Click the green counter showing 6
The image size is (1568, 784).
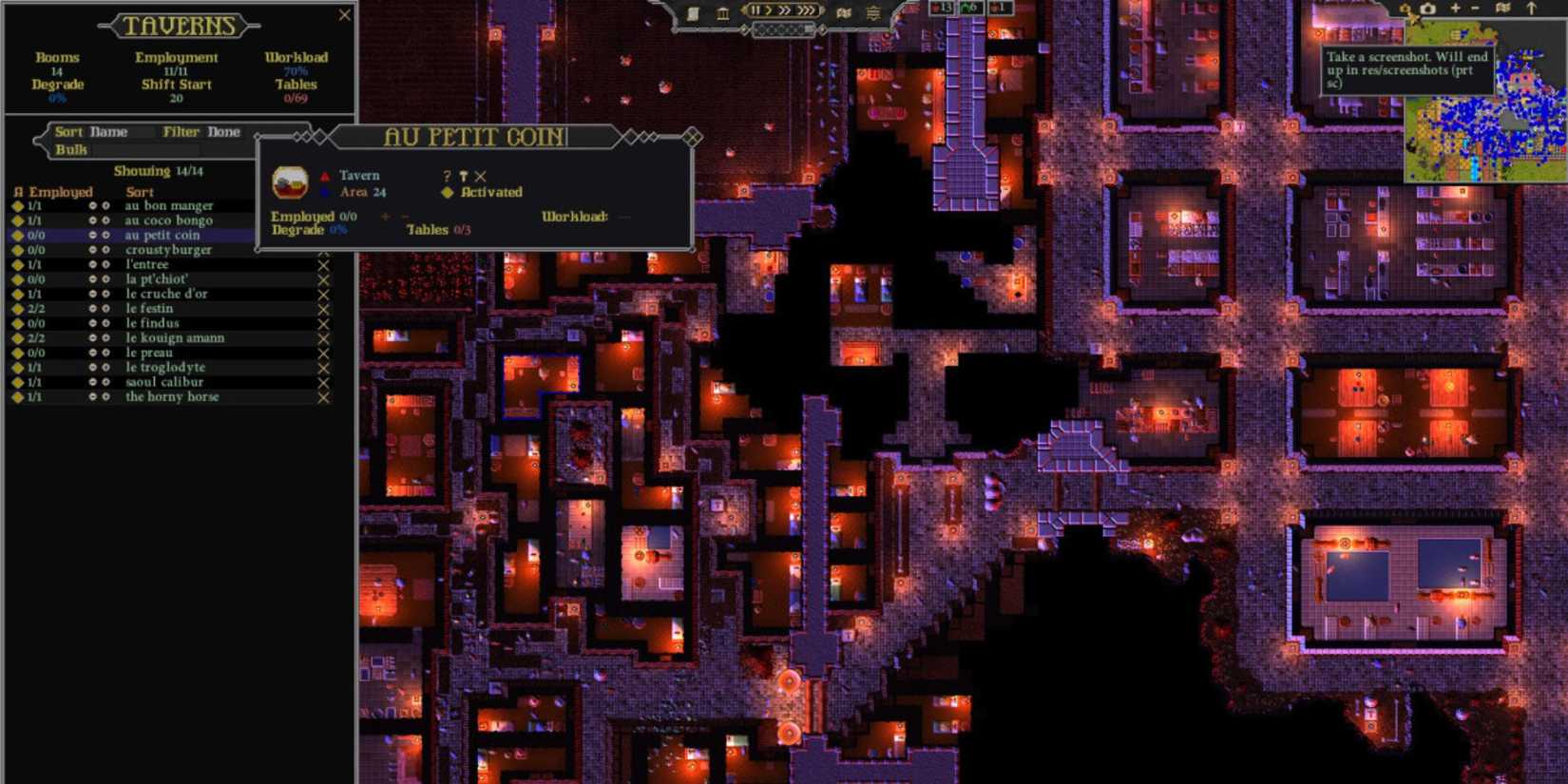point(969,8)
